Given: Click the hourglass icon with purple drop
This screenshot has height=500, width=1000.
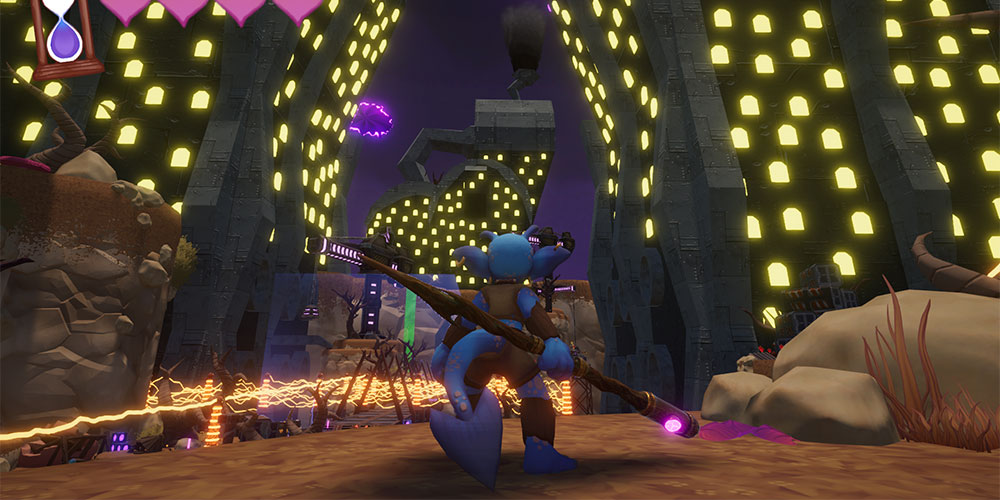Looking at the screenshot, I should click(66, 35).
